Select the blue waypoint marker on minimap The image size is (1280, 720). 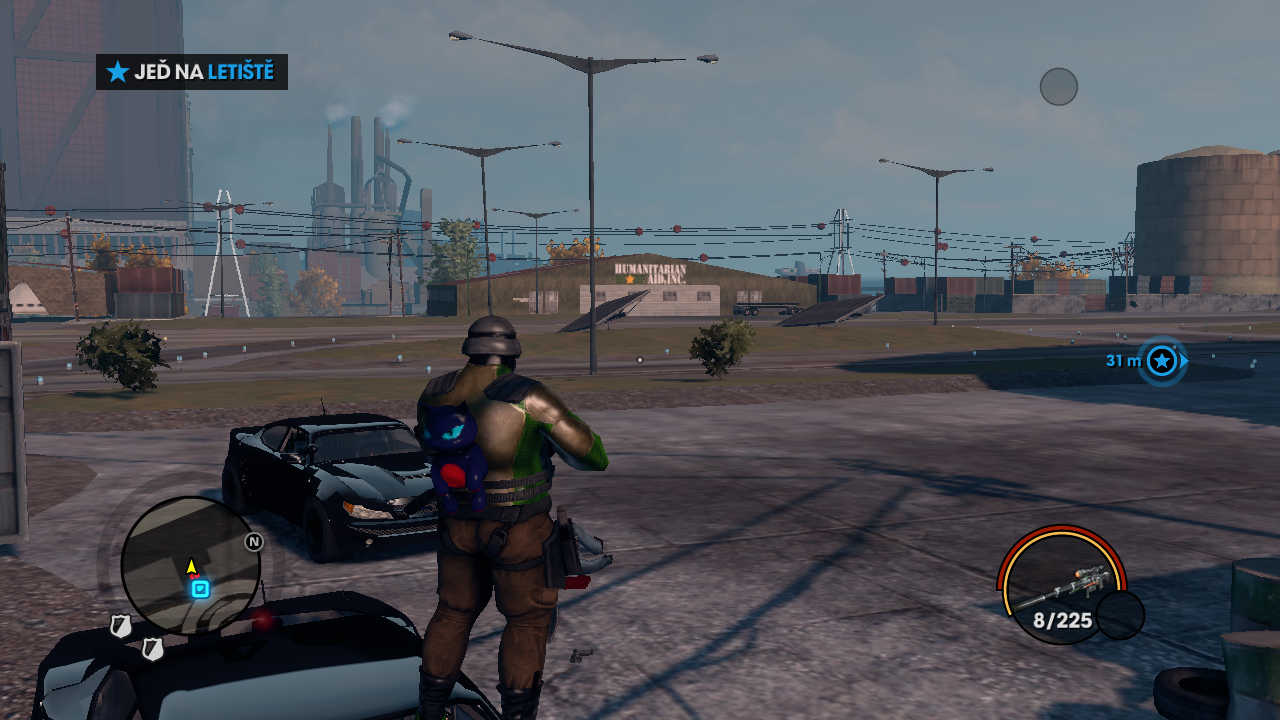[200, 589]
